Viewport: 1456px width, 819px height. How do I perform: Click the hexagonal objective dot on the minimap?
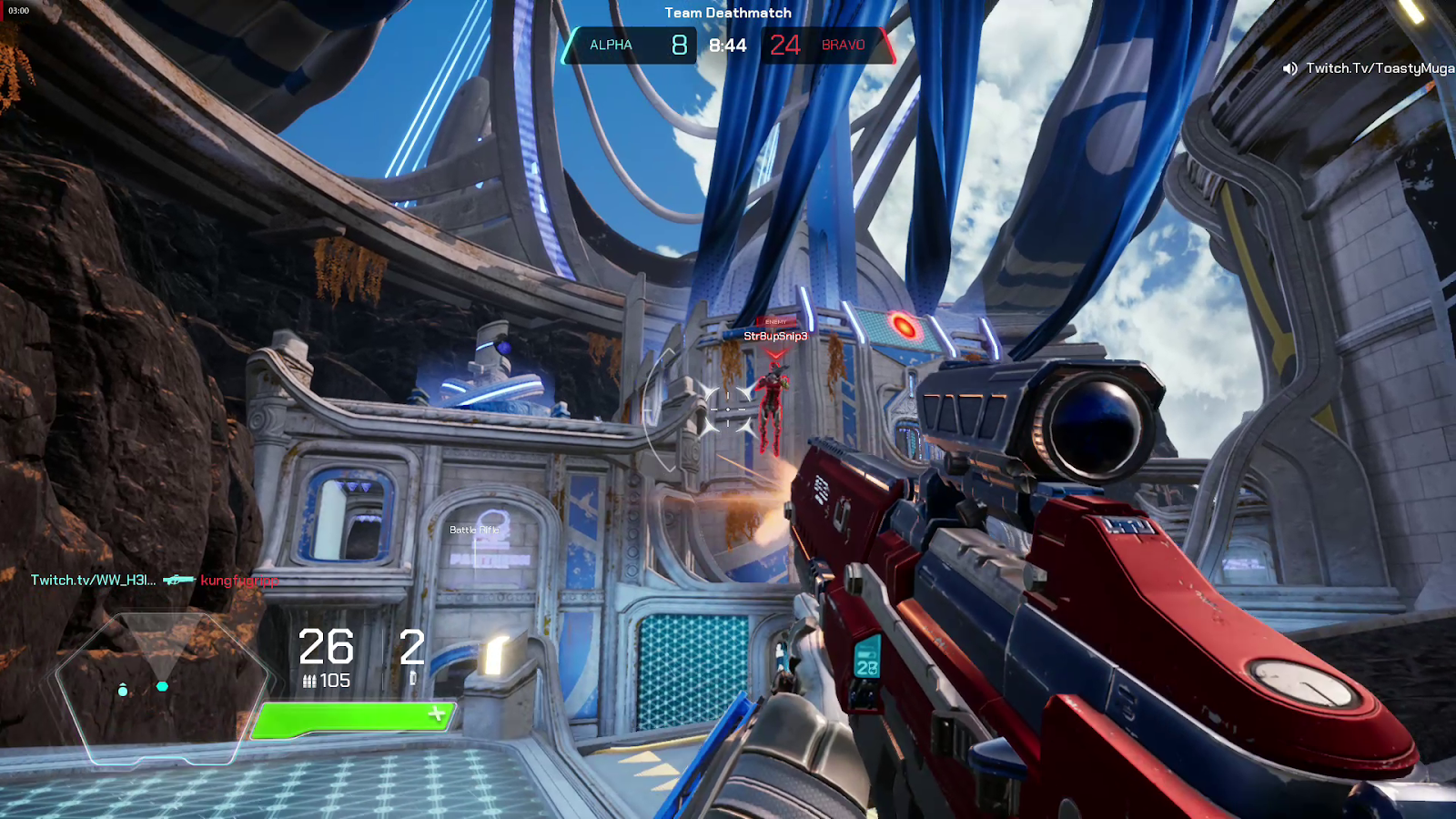(163, 688)
